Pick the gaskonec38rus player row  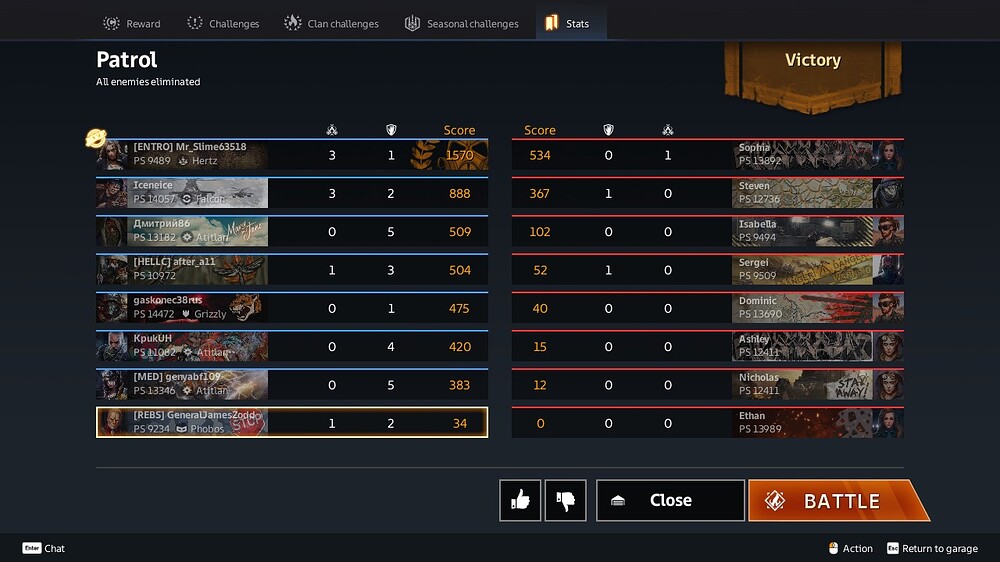pos(291,308)
